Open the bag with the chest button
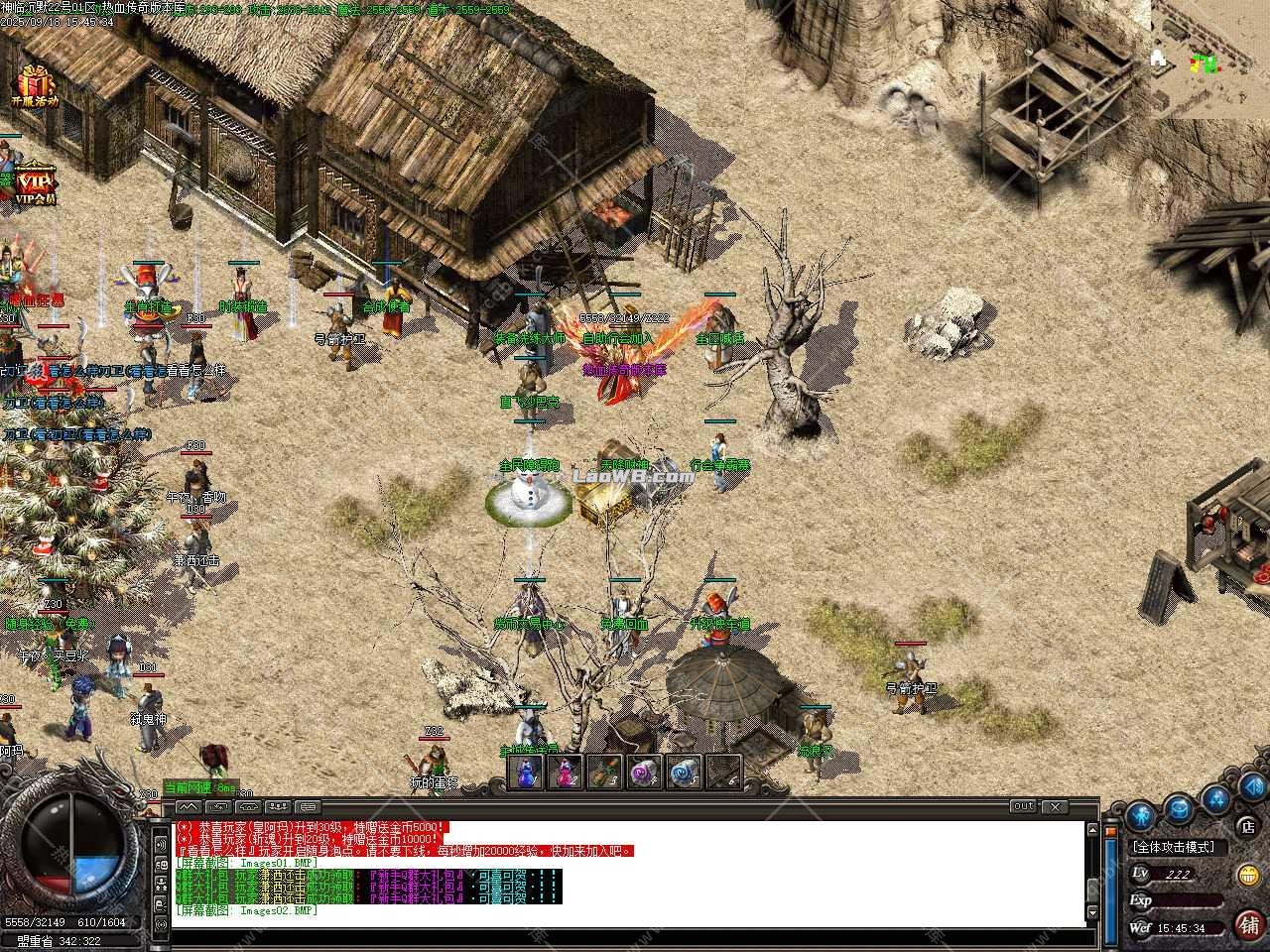 [x=1179, y=807]
